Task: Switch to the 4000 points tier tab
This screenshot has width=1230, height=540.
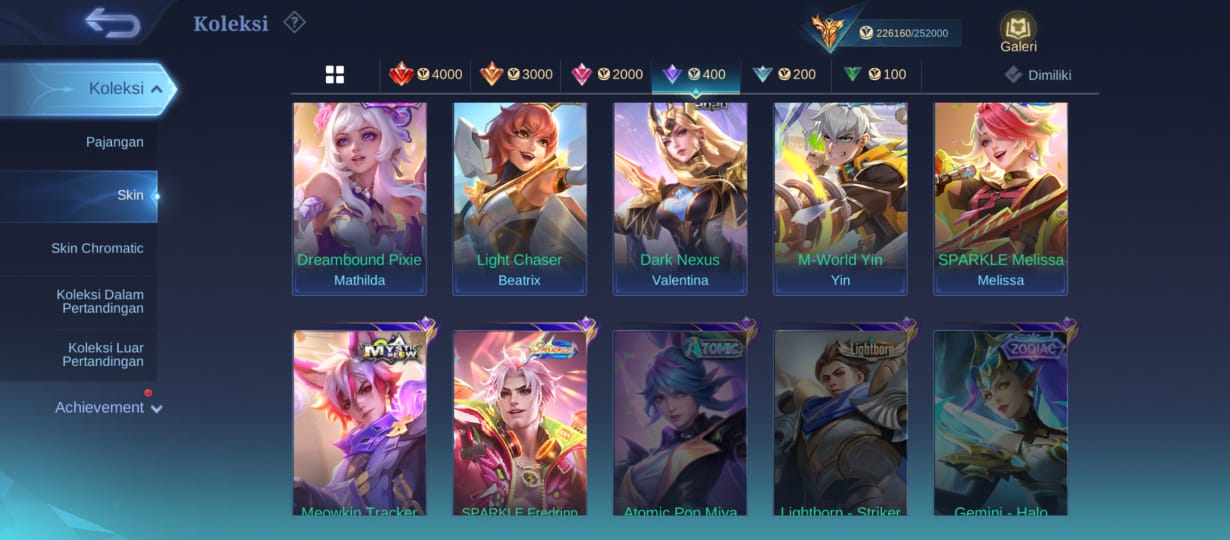Action: click(426, 74)
